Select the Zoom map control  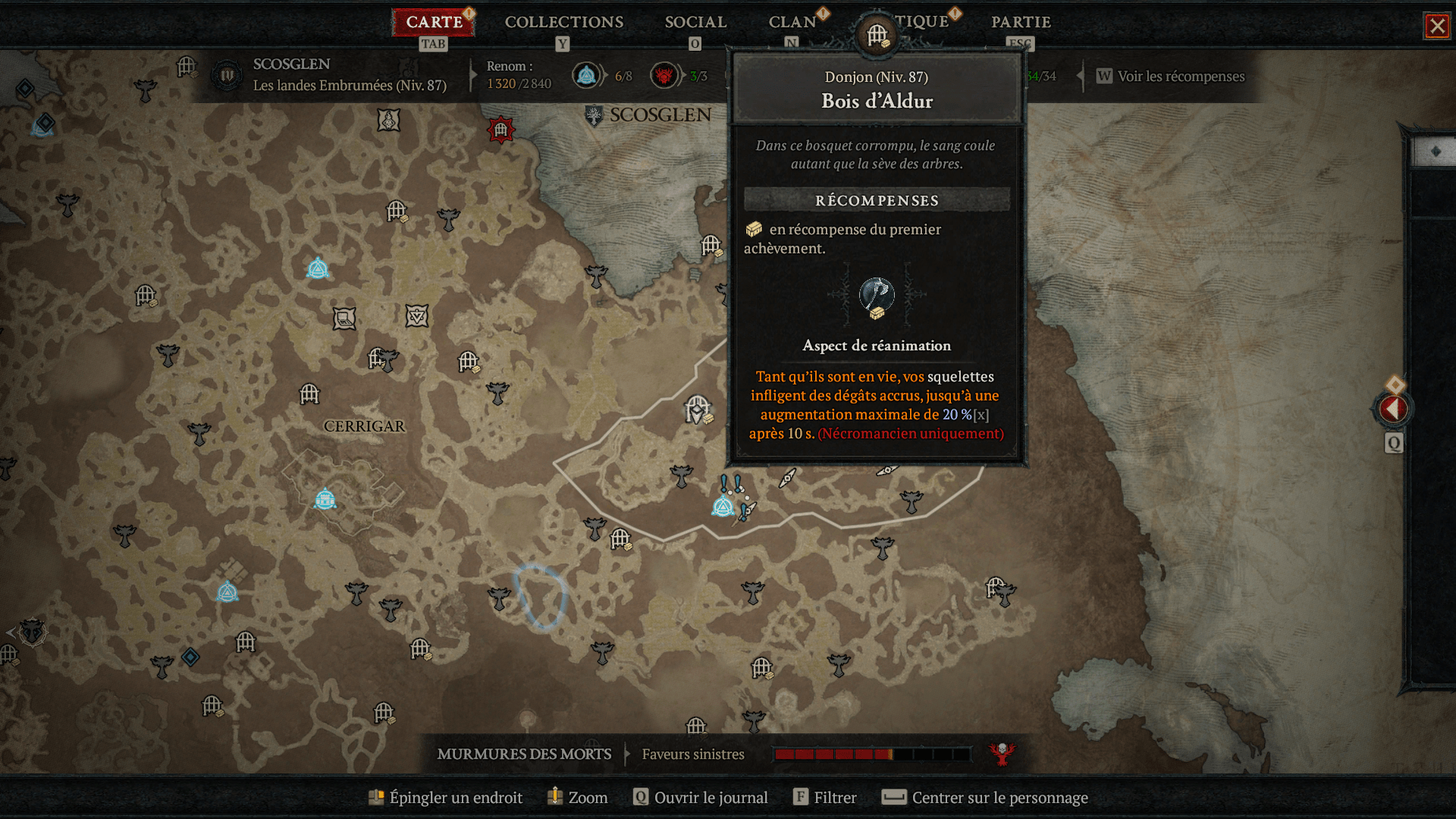point(578,797)
